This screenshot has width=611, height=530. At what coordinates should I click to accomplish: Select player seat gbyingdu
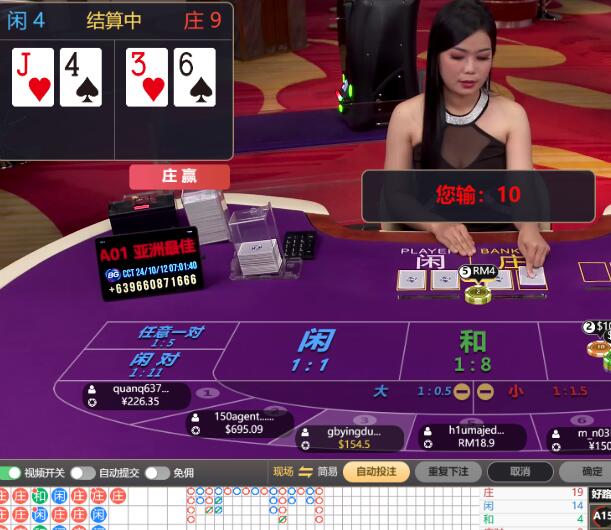pyautogui.click(x=351, y=438)
